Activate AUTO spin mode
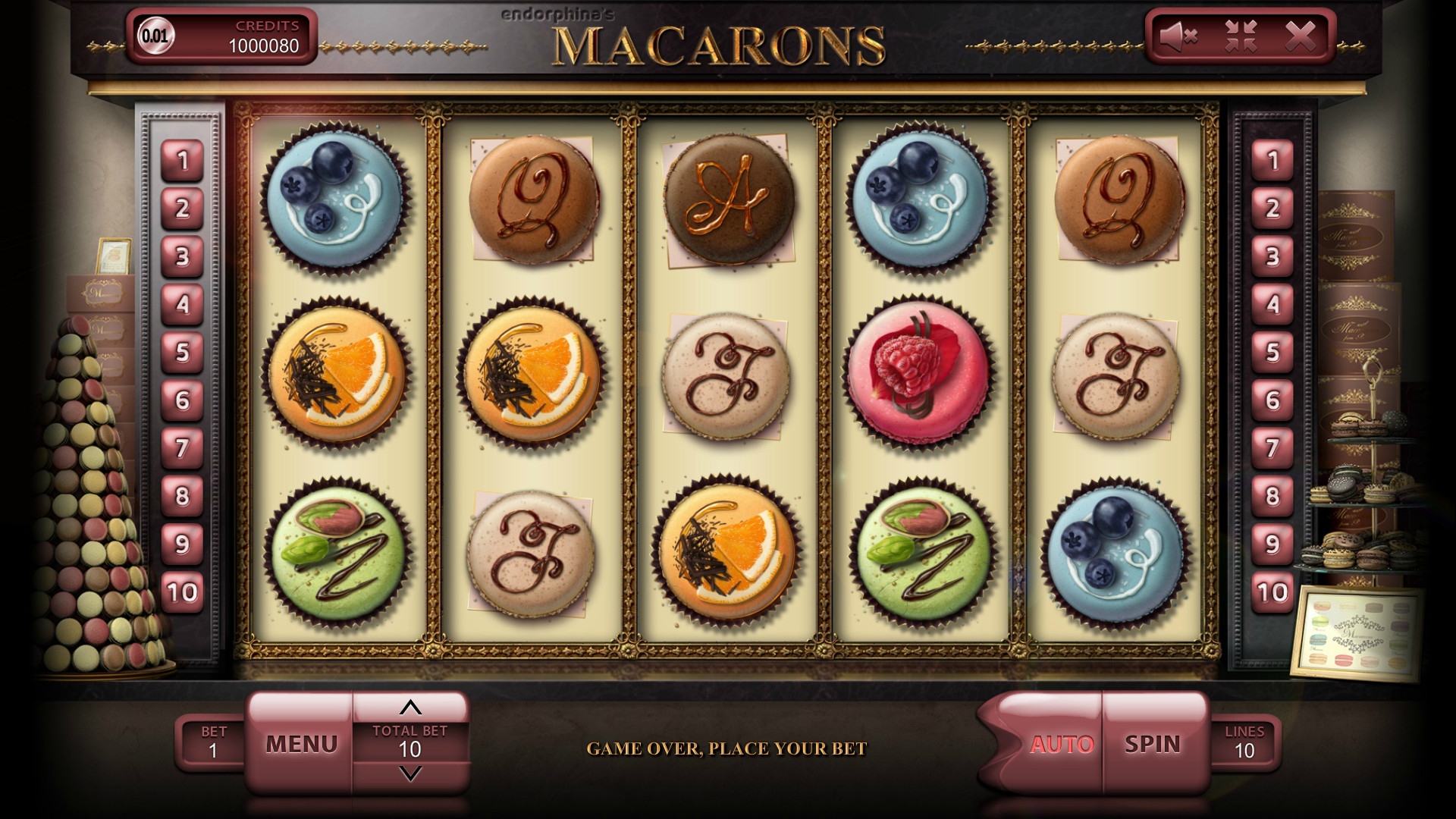 point(1061,744)
